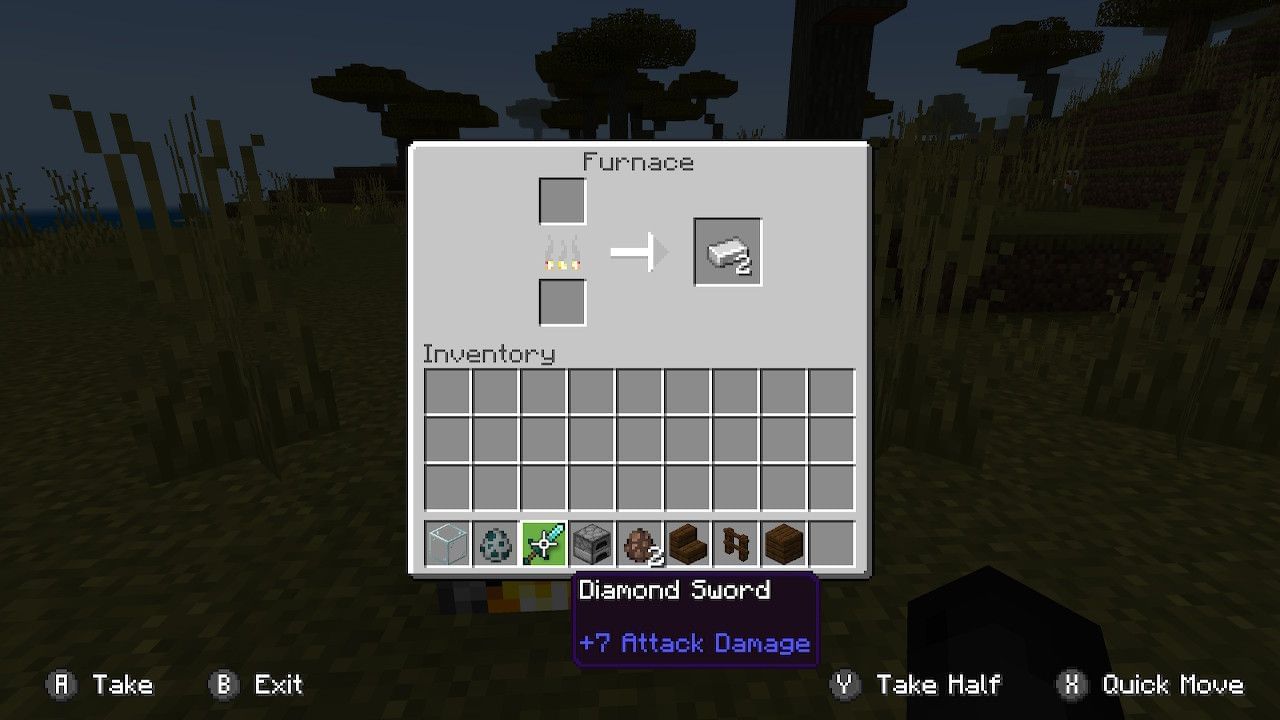Click the dark oak stairs in the hotbar
Viewport: 1280px width, 720px height.
pyautogui.click(x=687, y=543)
